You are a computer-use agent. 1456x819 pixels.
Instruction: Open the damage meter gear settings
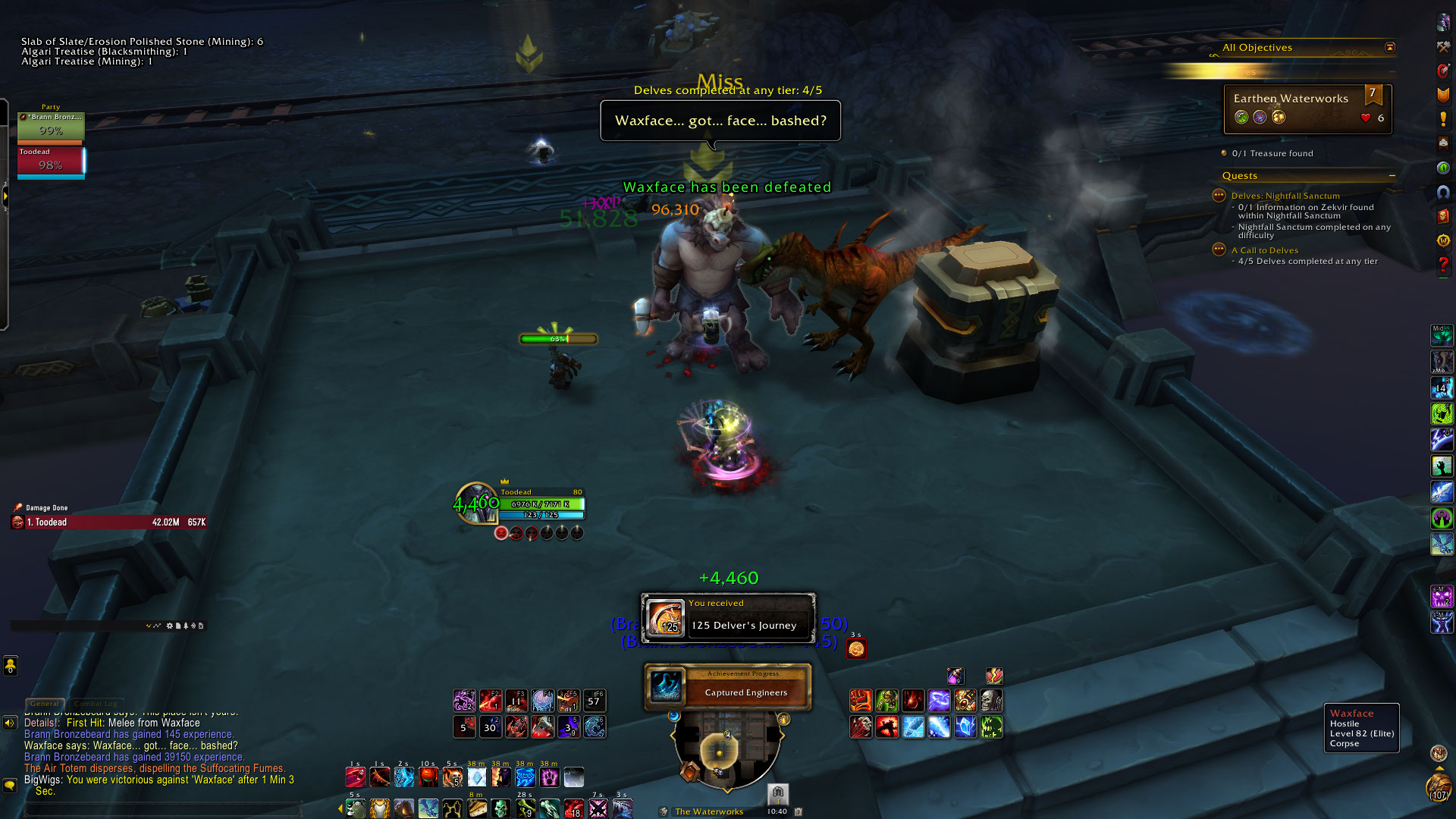[169, 626]
